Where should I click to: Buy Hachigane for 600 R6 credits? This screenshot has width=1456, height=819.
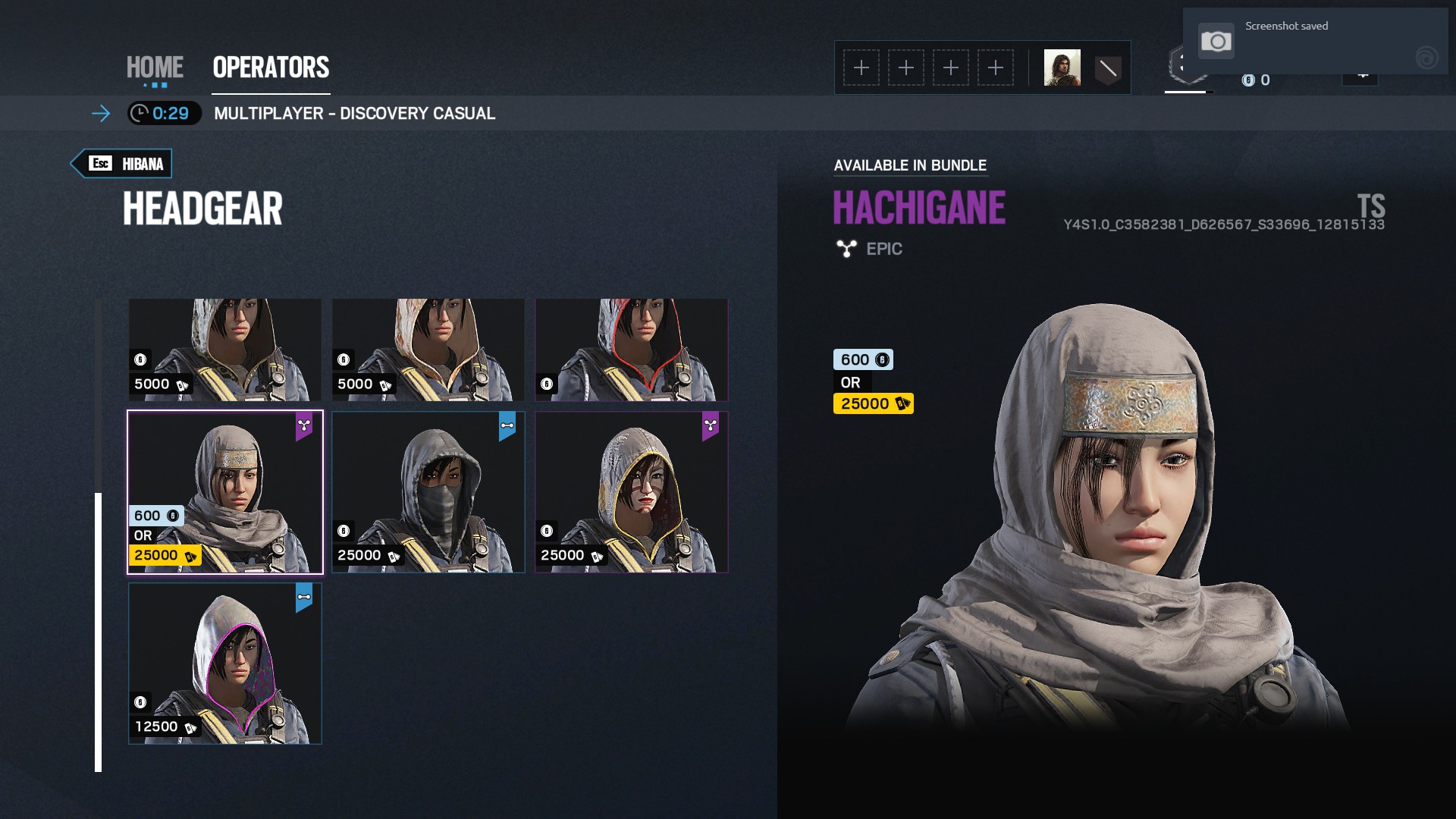click(863, 359)
